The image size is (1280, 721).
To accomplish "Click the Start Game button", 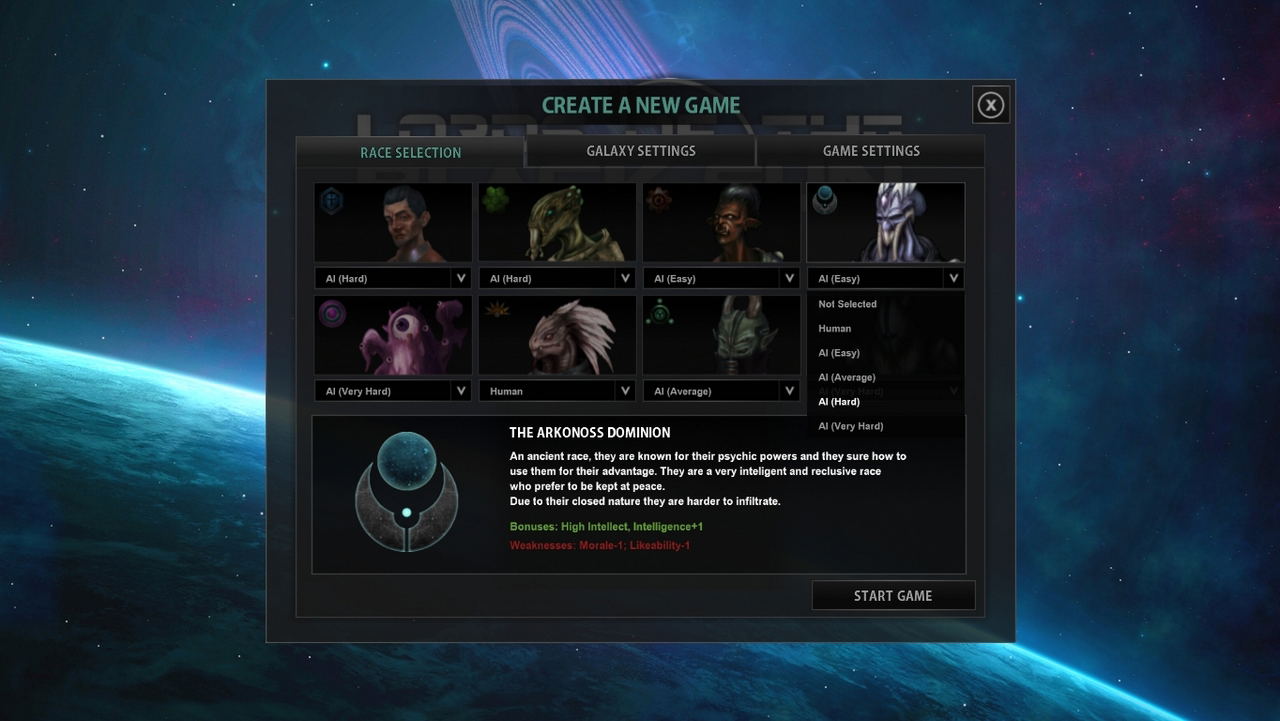I will [893, 596].
